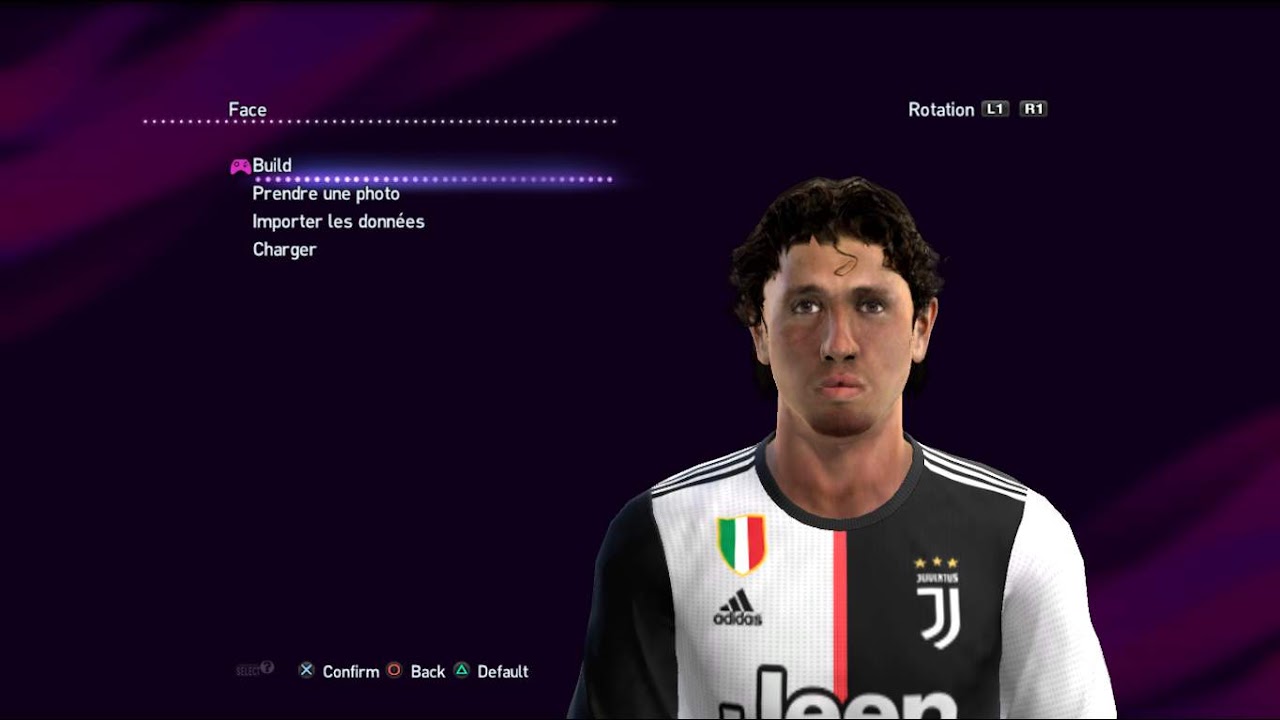Click the Default action label
Screen dimensions: 1280x720
(505, 672)
